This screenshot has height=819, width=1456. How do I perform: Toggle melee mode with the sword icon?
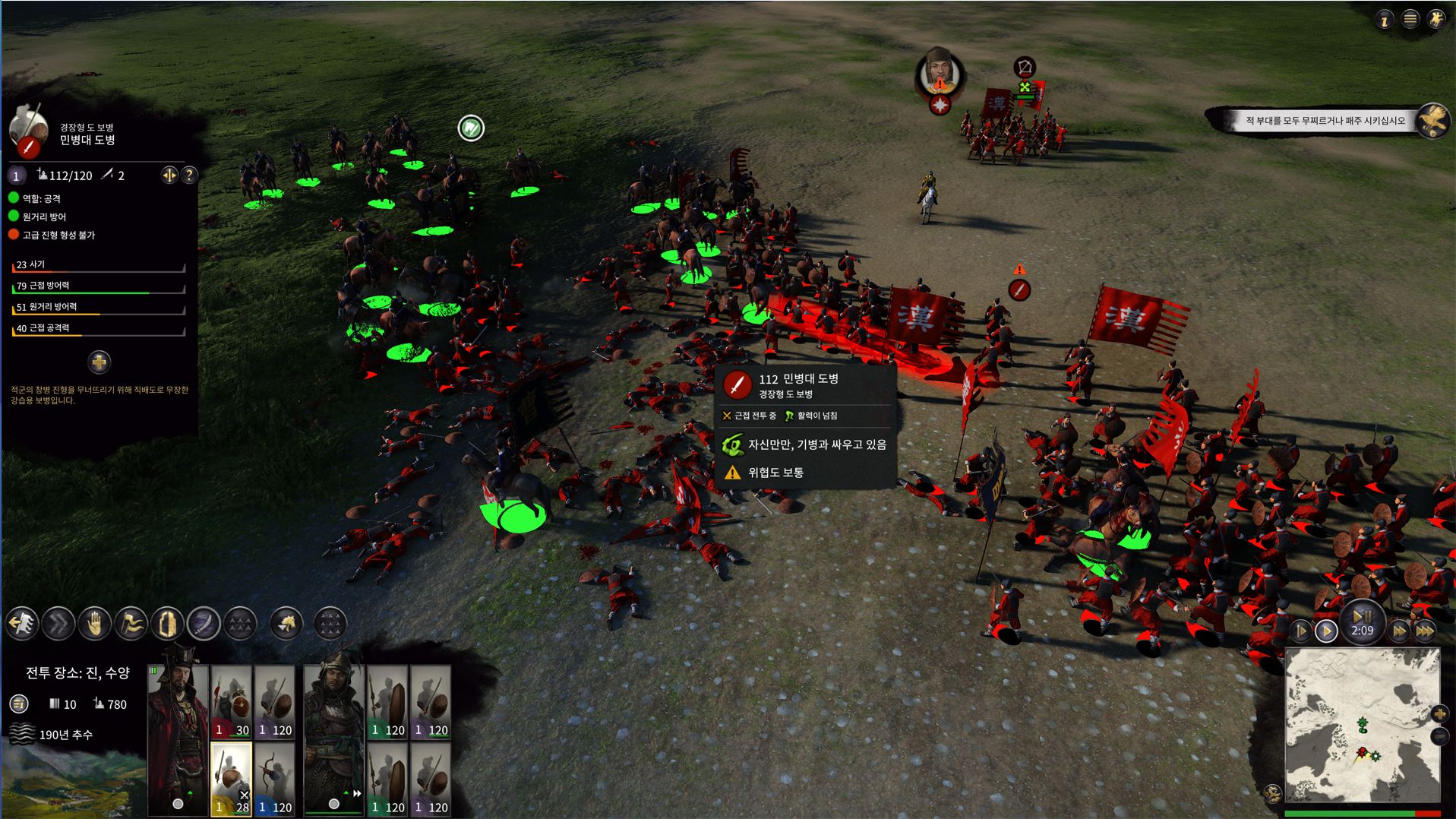(x=204, y=625)
